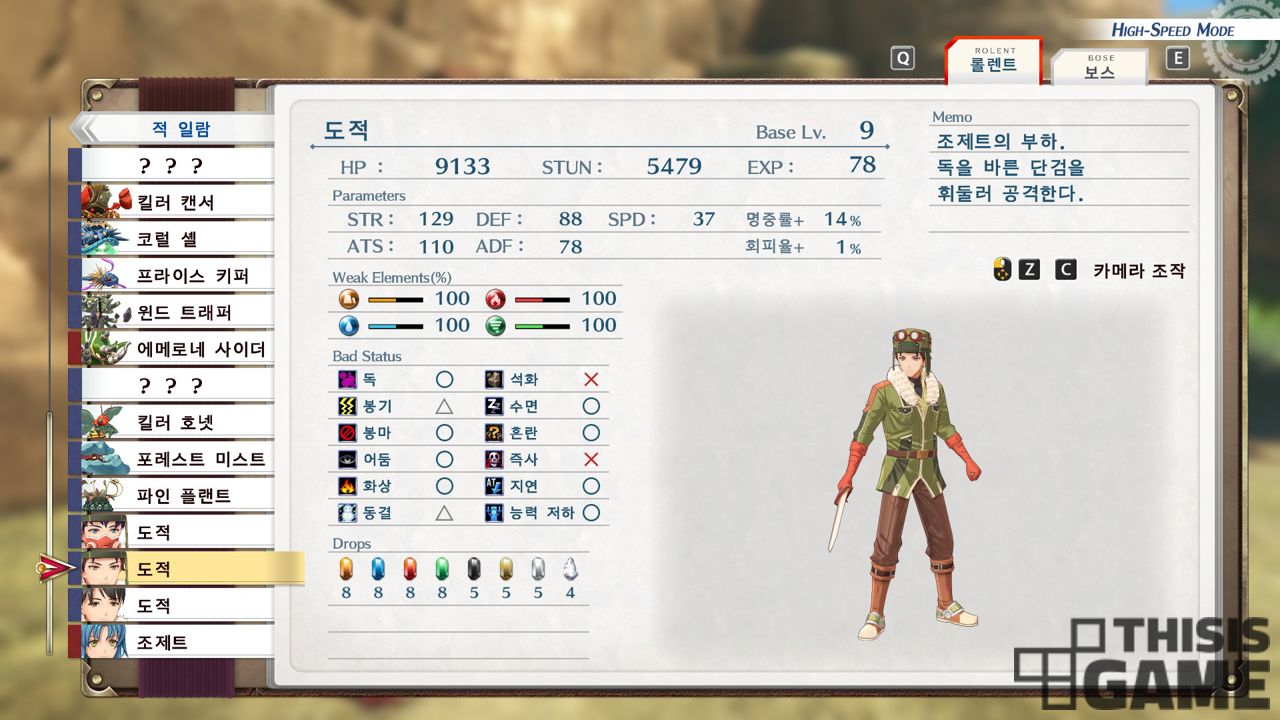Click the back arrow beside 적 일람
This screenshot has height=720, width=1280.
pyautogui.click(x=84, y=129)
